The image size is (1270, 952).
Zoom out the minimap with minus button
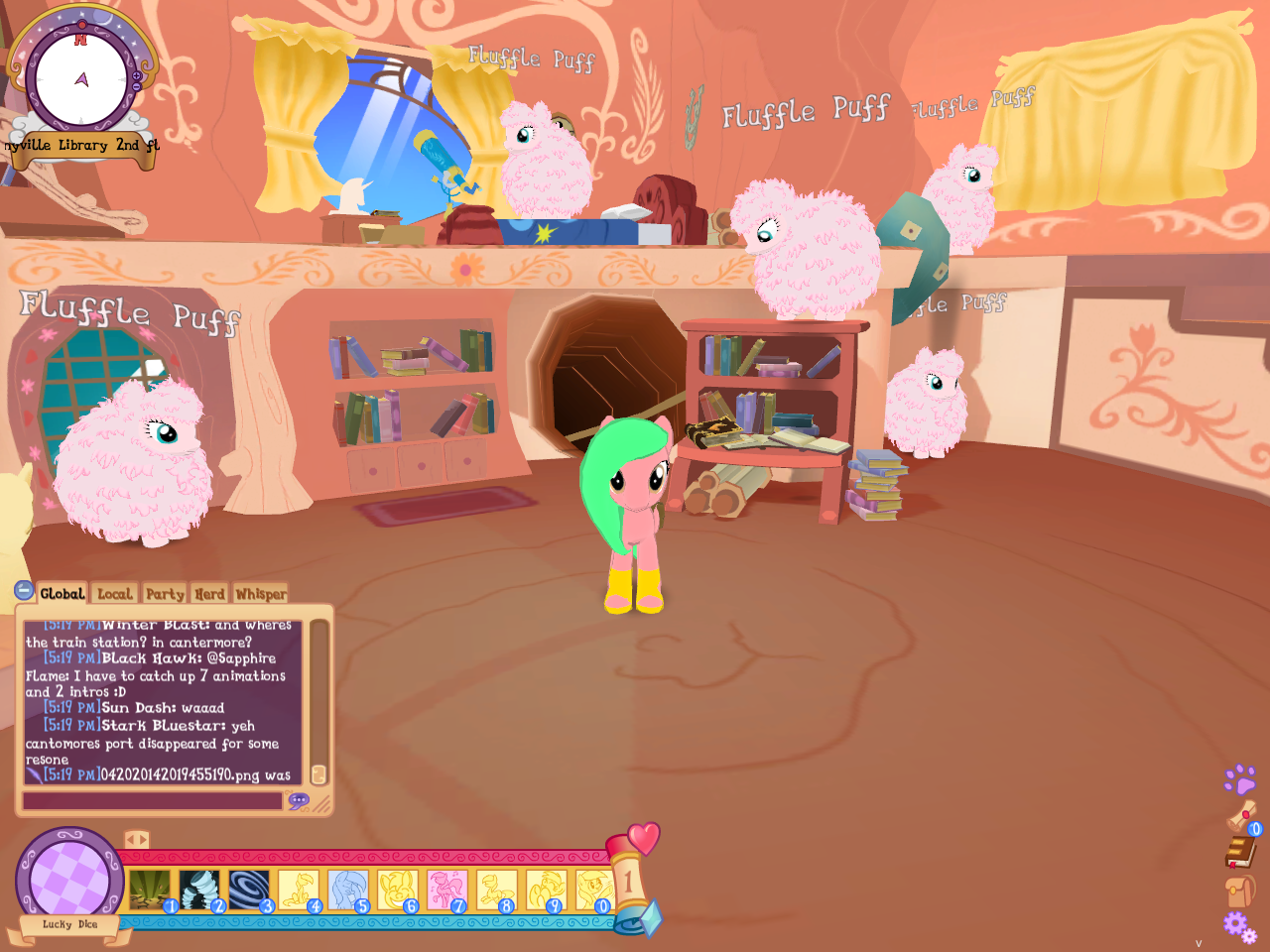click(x=137, y=87)
